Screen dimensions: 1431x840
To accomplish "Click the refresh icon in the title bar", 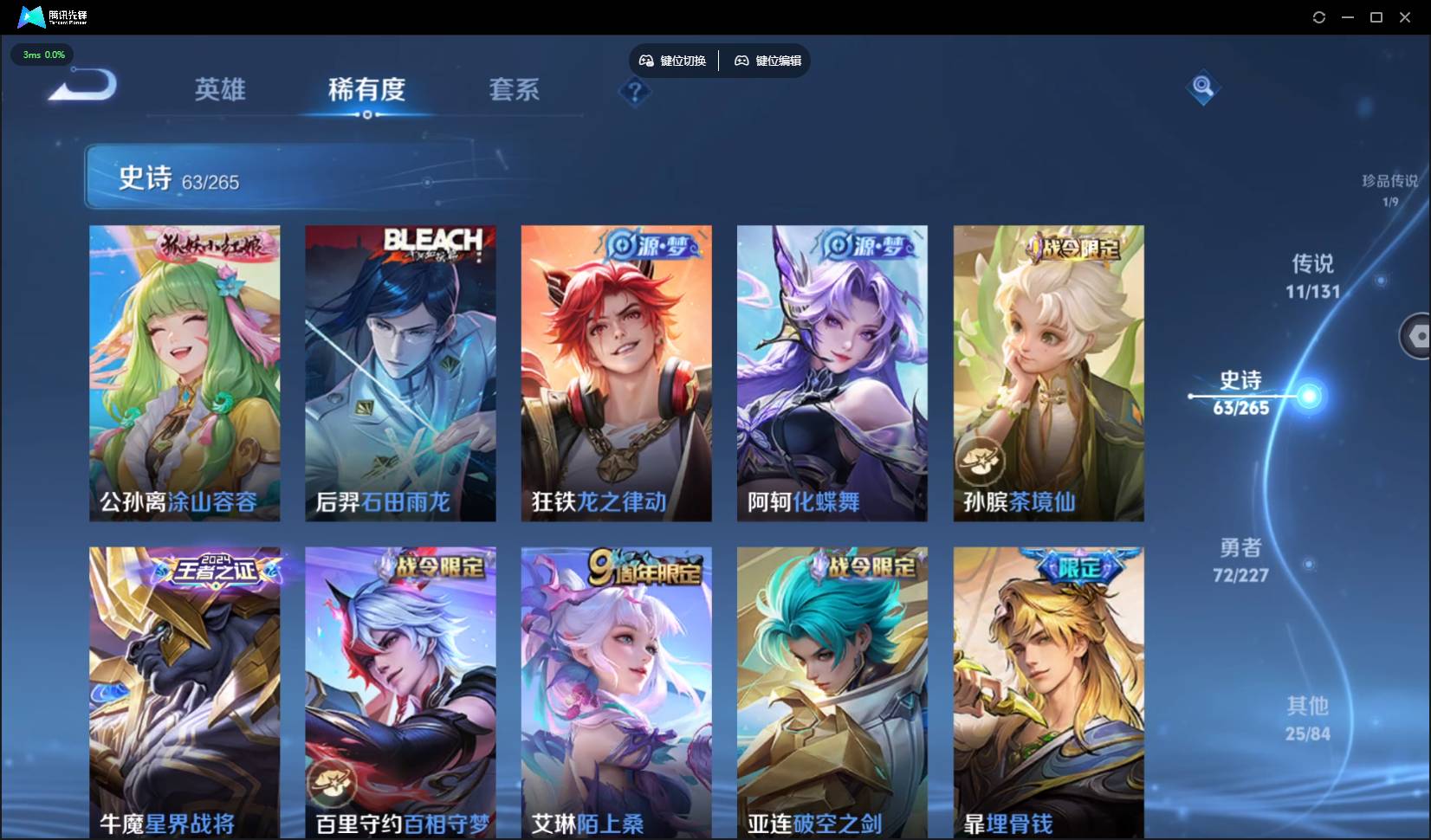I will (x=1319, y=17).
